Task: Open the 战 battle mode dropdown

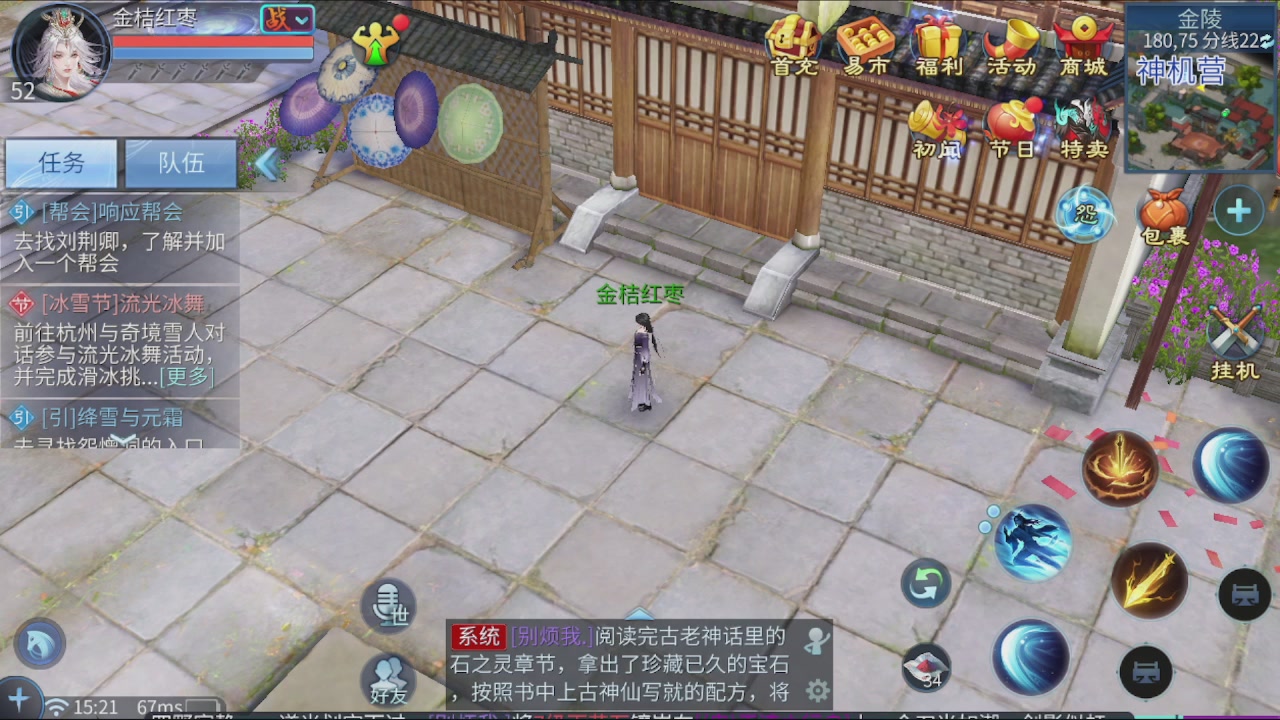Action: pyautogui.click(x=287, y=20)
